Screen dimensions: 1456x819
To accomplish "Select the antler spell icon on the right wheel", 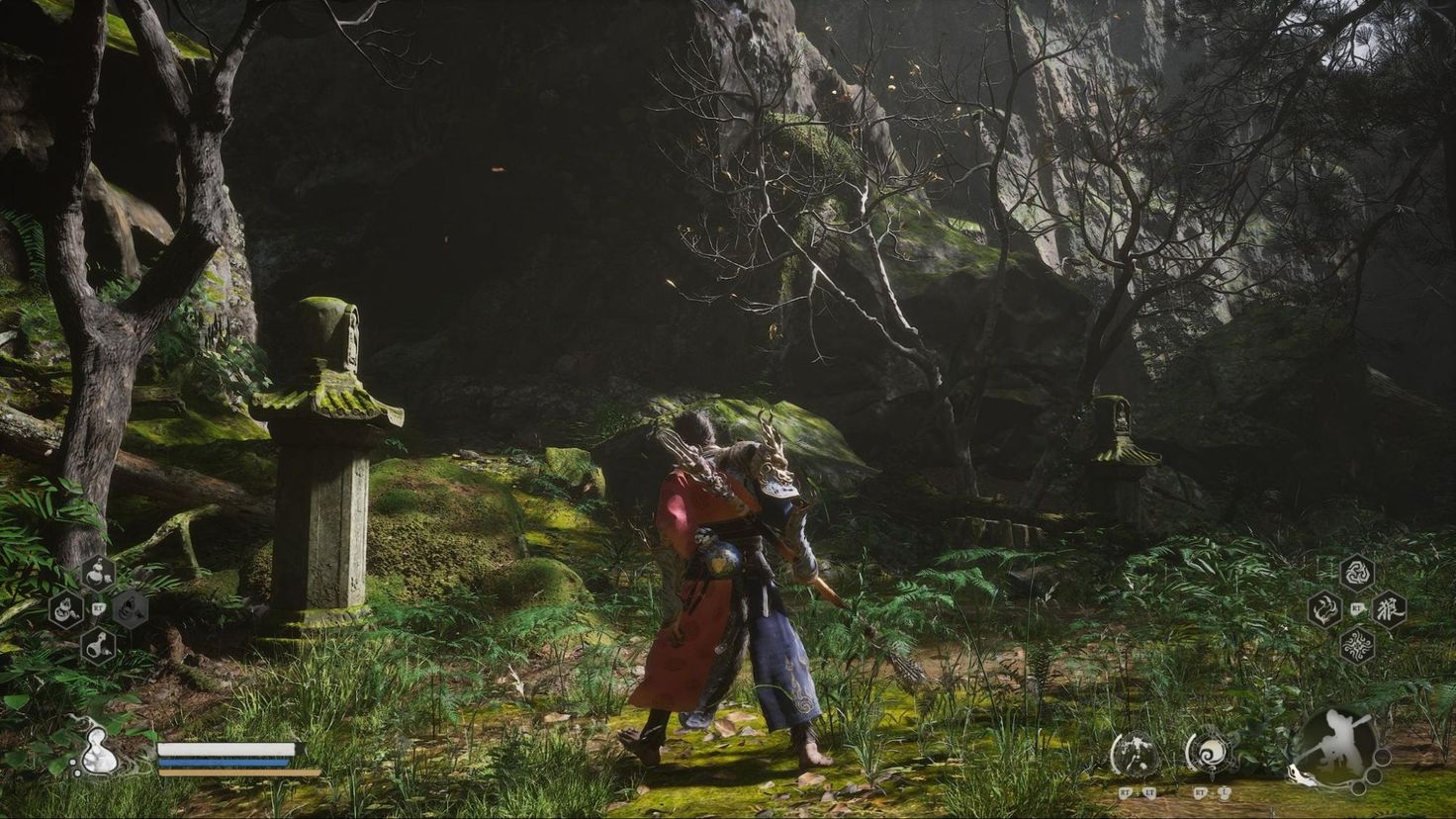I will point(1323,611).
